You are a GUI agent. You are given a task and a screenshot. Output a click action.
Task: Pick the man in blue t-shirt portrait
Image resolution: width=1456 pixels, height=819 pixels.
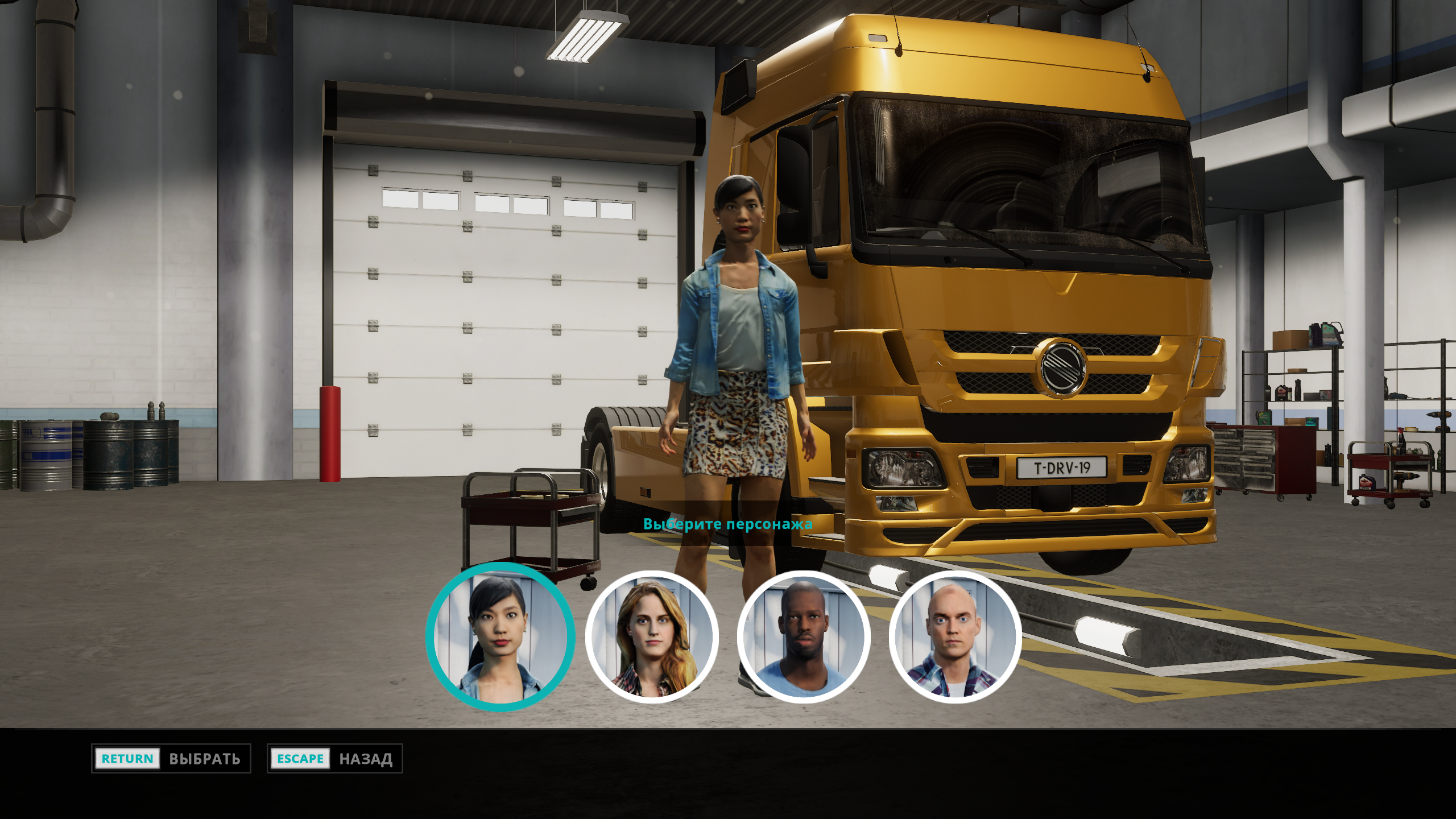[x=803, y=637]
